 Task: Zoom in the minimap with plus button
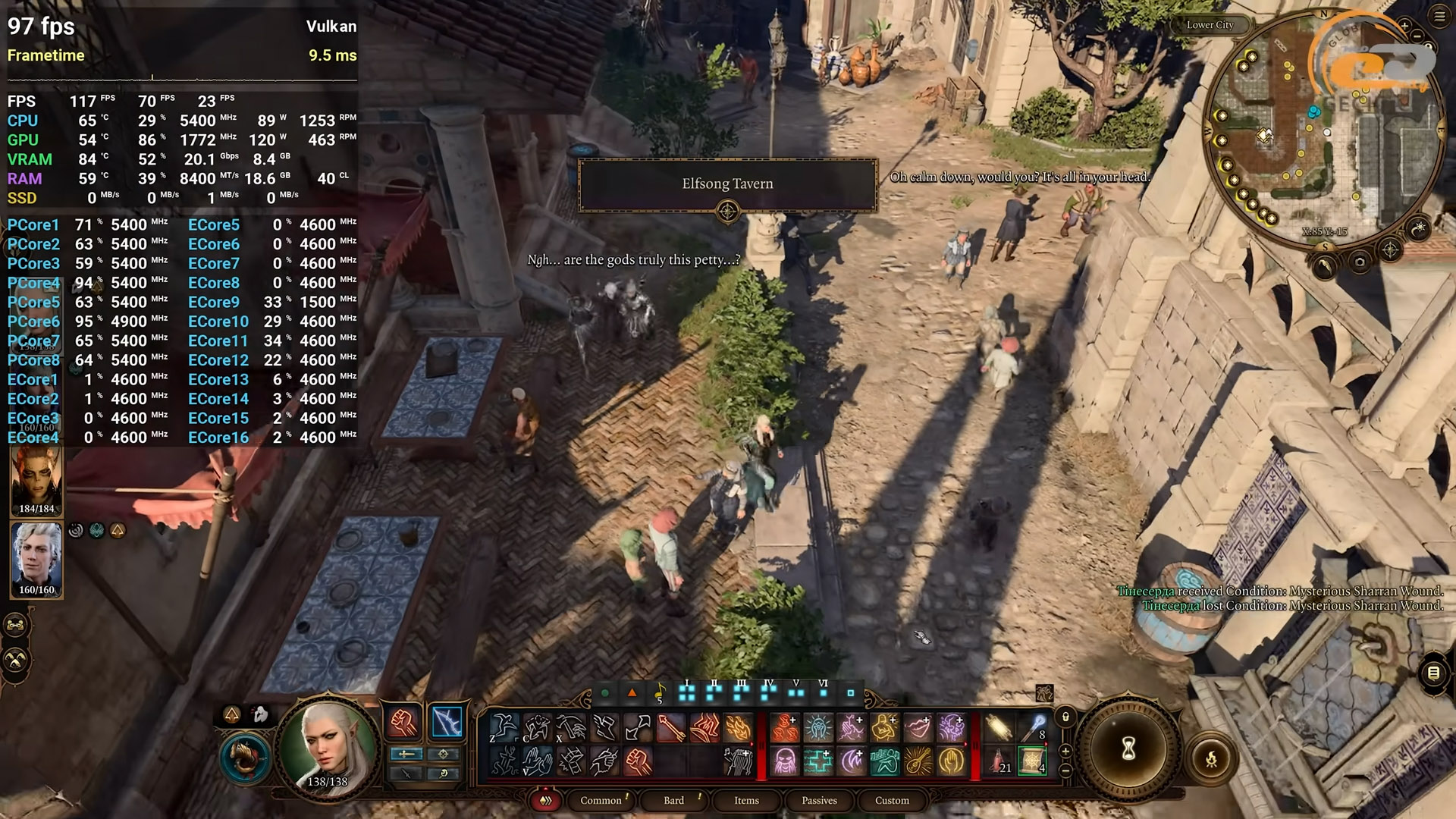1404,26
